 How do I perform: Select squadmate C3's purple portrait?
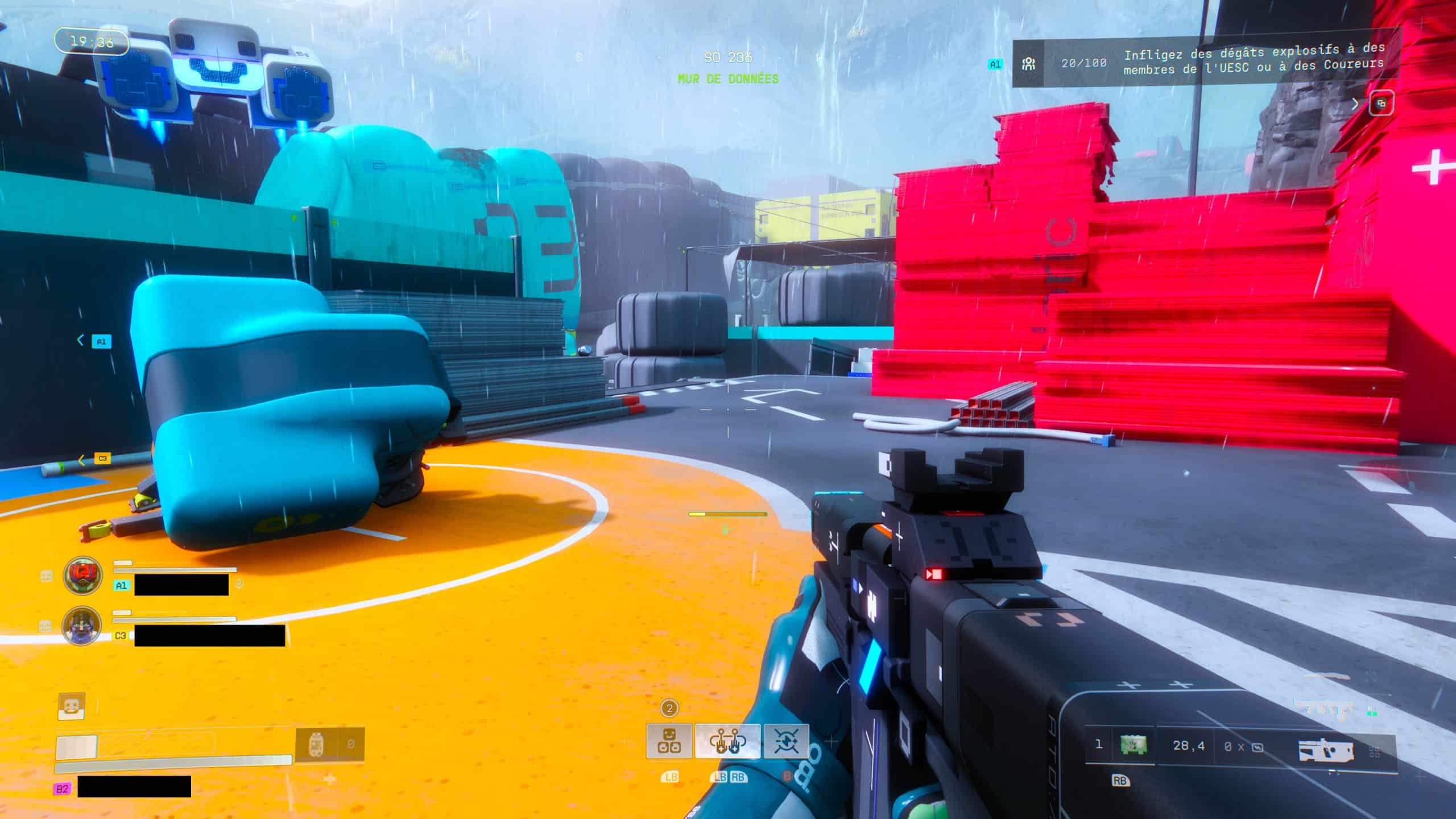click(82, 626)
